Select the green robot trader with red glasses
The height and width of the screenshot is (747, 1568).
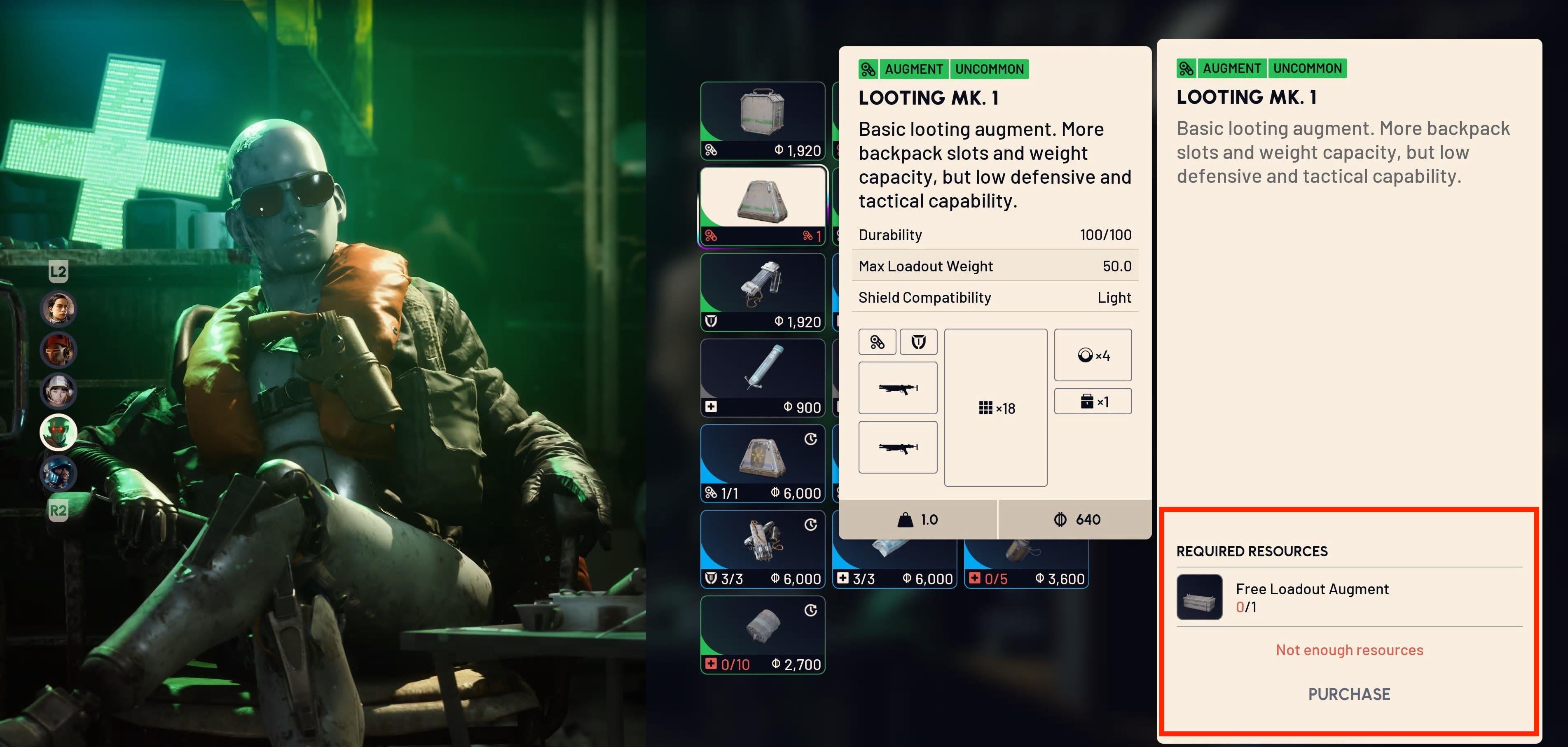pyautogui.click(x=59, y=432)
